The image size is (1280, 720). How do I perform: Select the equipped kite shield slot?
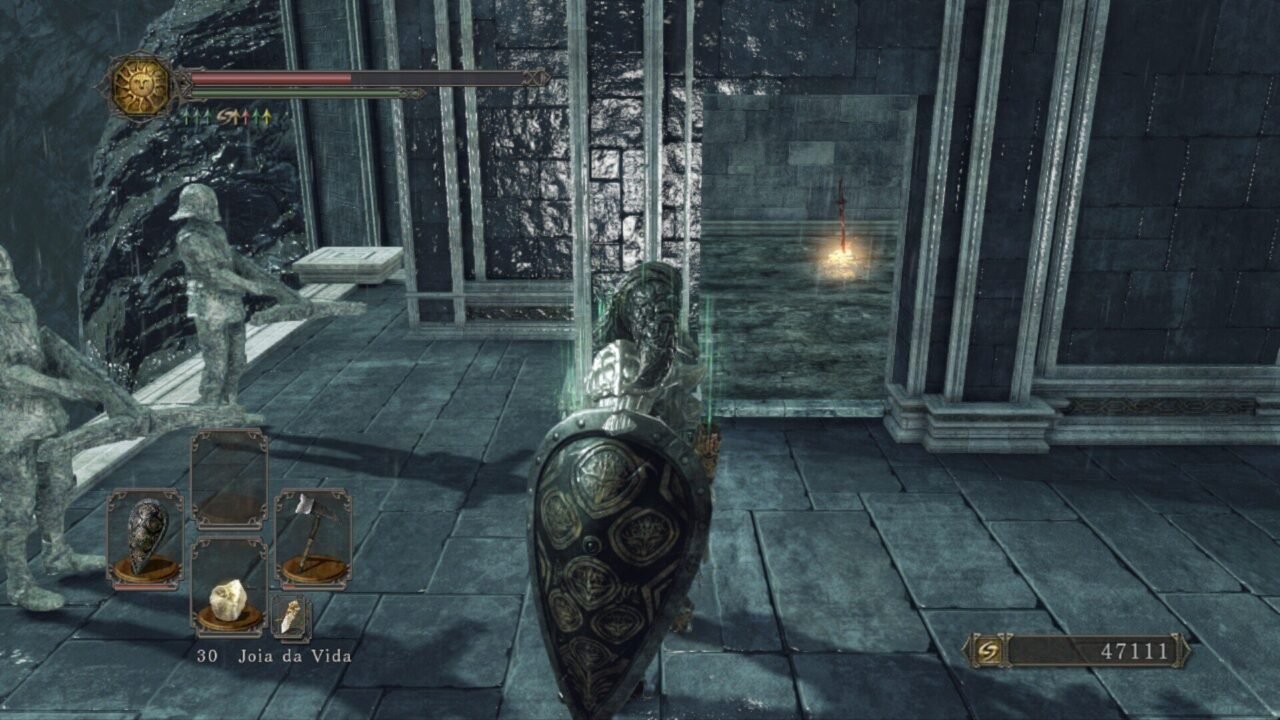[x=146, y=539]
